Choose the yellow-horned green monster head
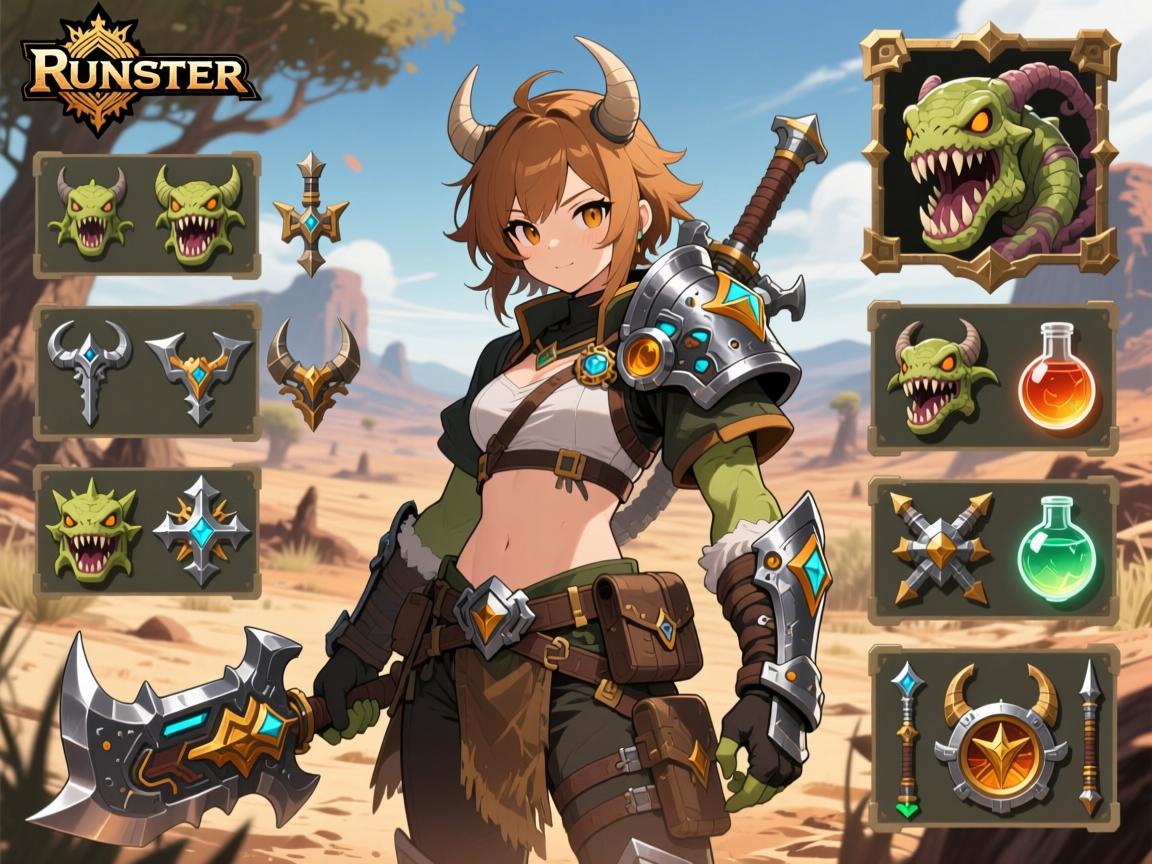Viewport: 1152px width, 864px height. (199, 213)
